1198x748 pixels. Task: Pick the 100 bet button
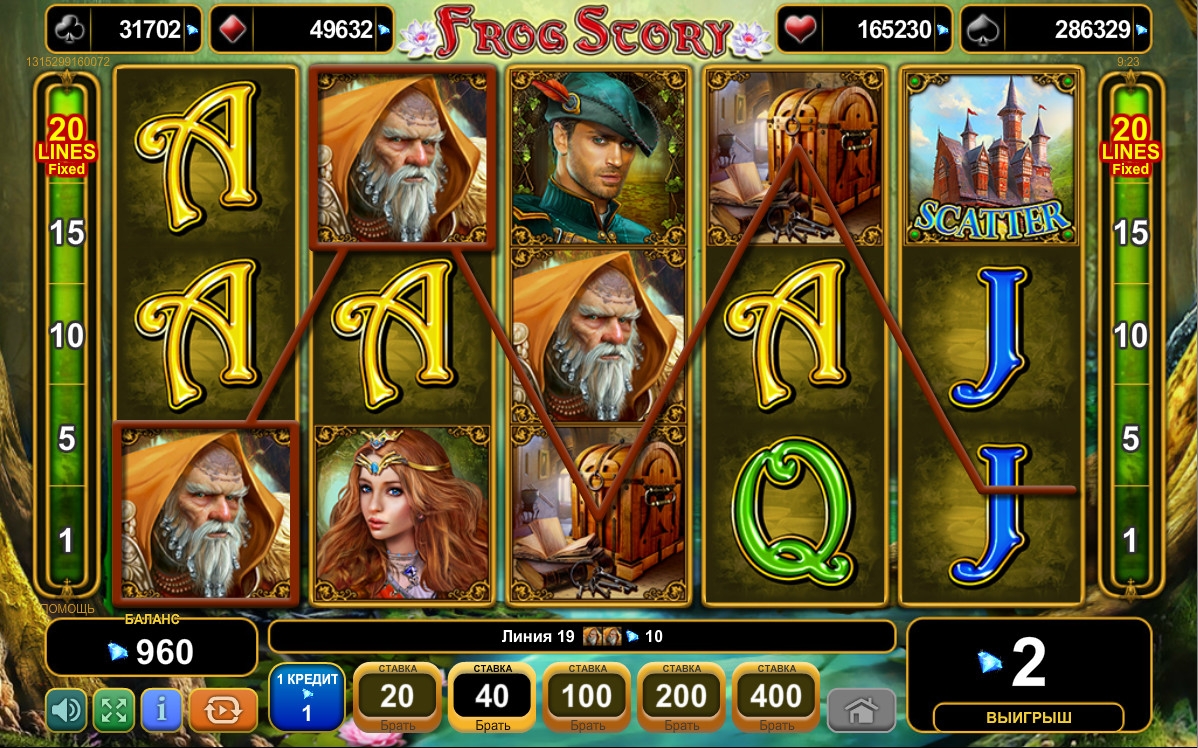tap(586, 696)
